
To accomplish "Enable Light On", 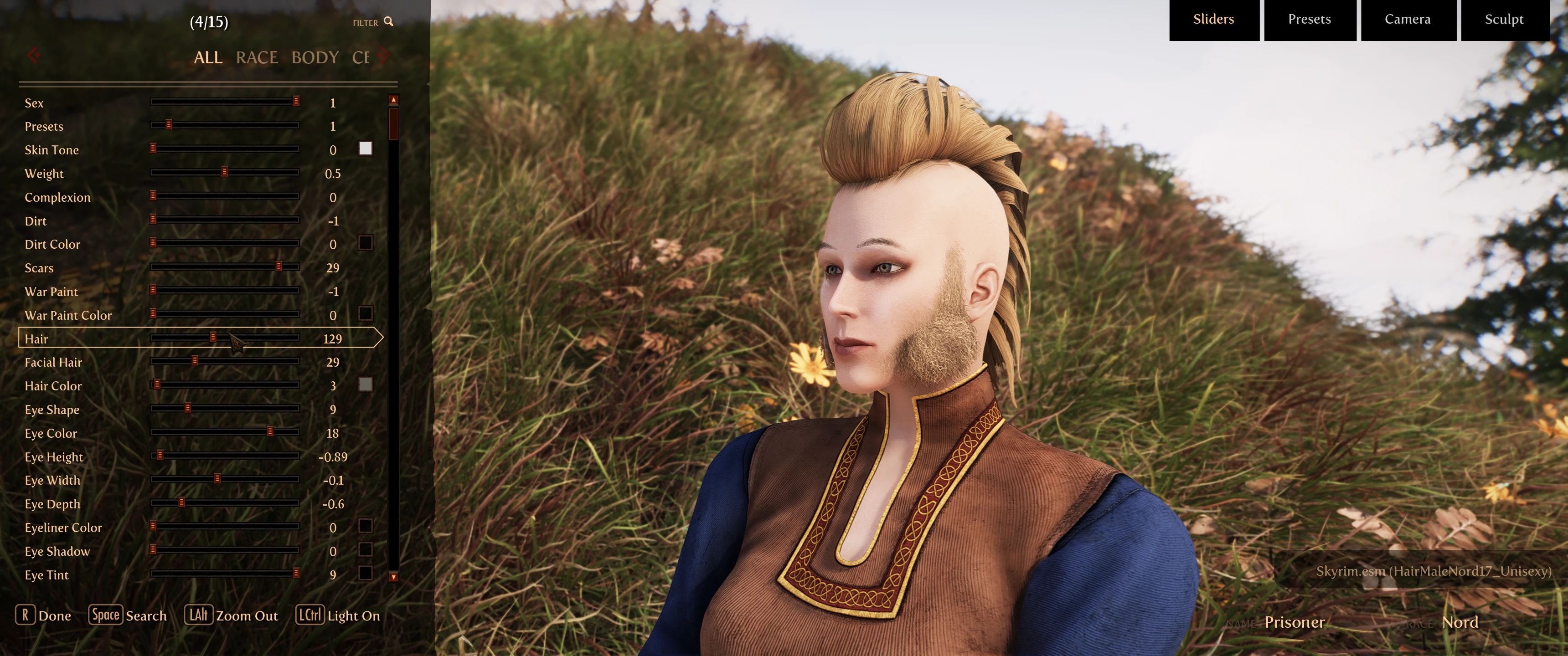I will 353,615.
